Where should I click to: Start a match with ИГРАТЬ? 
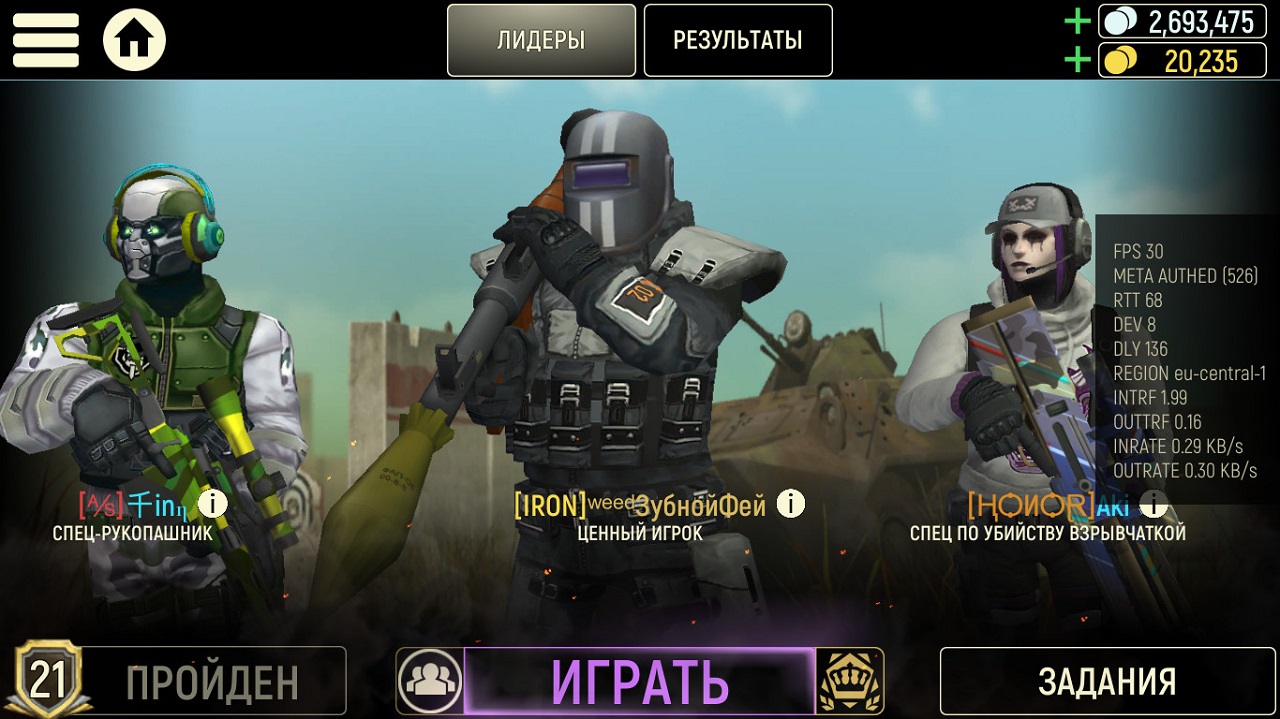pos(640,682)
